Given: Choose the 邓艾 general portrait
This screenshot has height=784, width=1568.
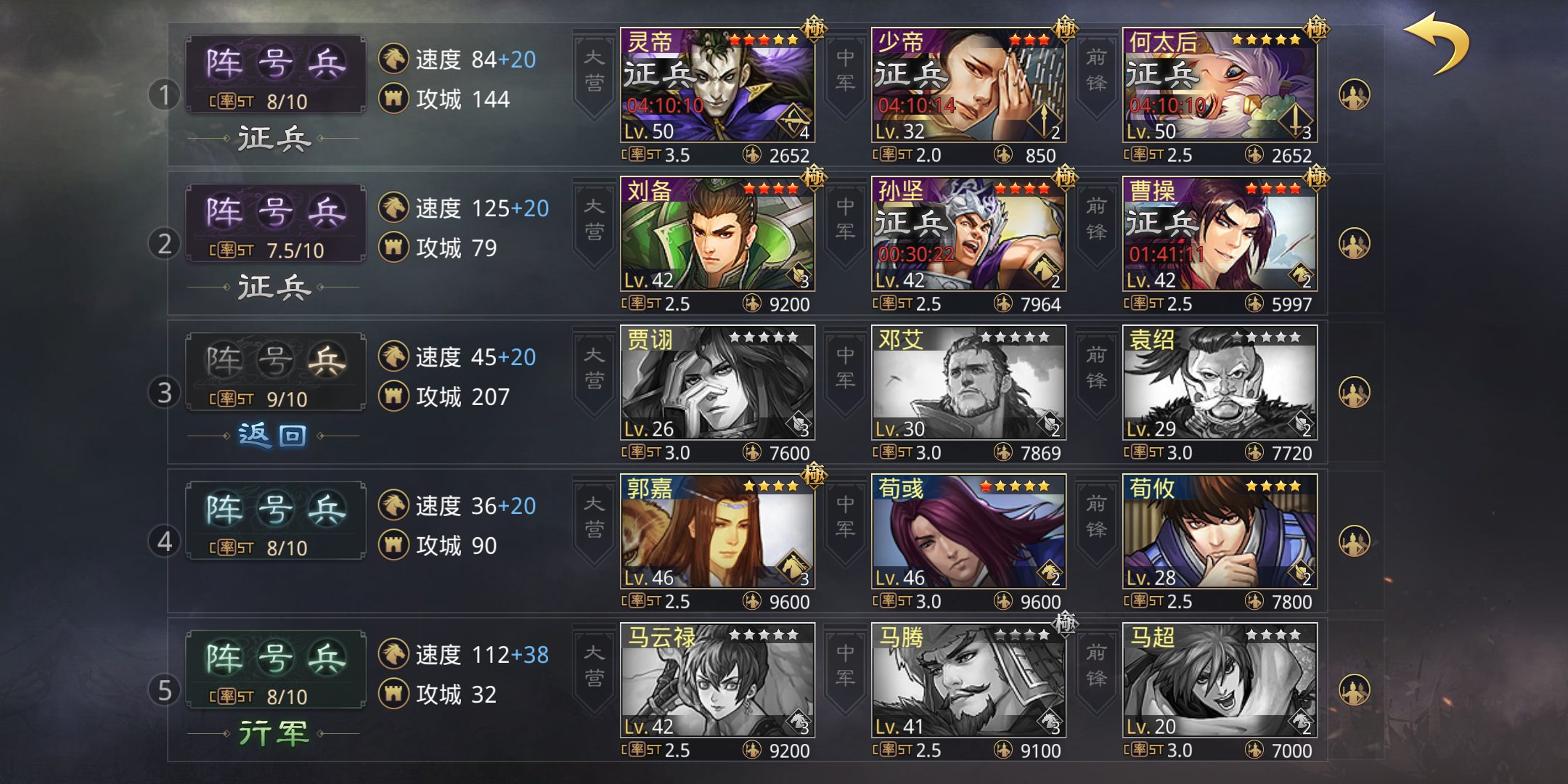Looking at the screenshot, I should click(968, 383).
